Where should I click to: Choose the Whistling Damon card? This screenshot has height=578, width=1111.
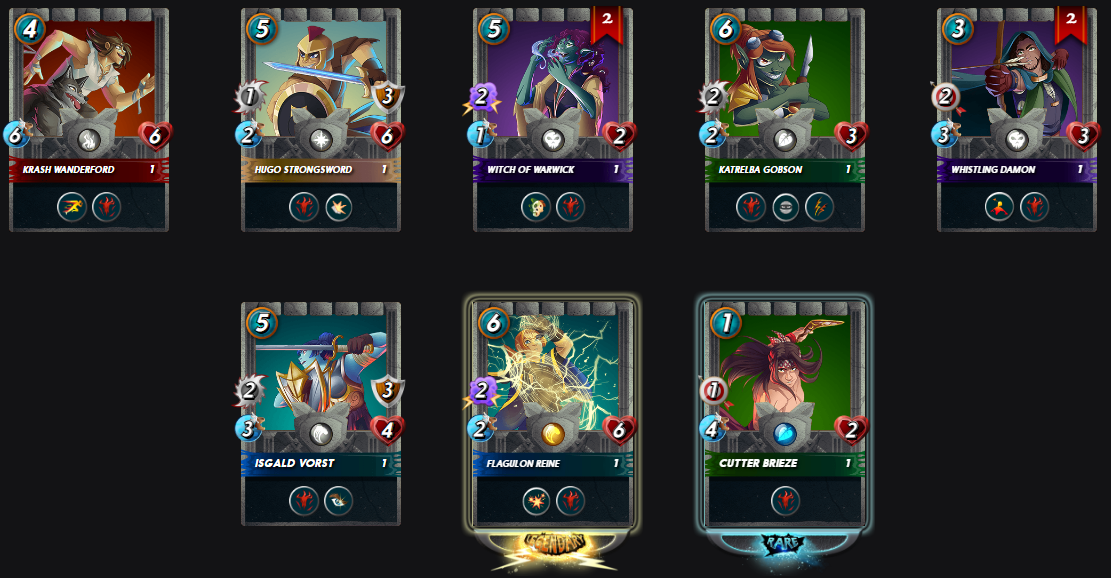pos(1017,120)
